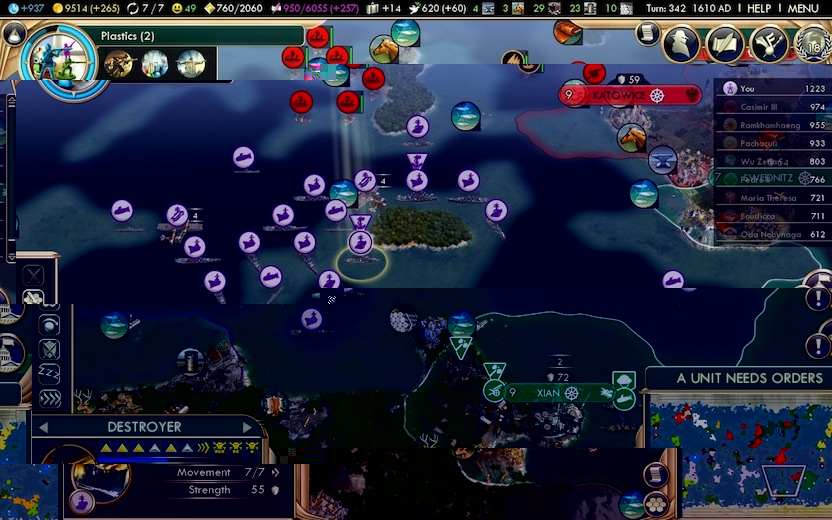Select the circled Destroyer unit flag
This screenshot has width=832, height=520.
[360, 243]
